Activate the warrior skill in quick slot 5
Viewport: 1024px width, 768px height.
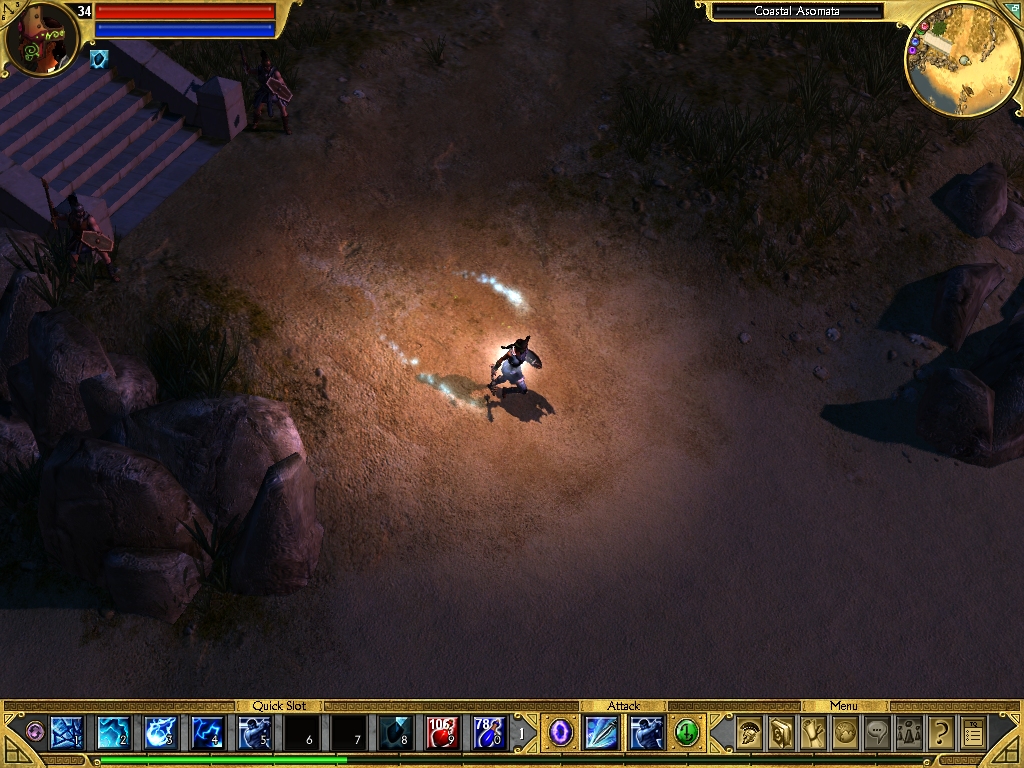click(255, 733)
